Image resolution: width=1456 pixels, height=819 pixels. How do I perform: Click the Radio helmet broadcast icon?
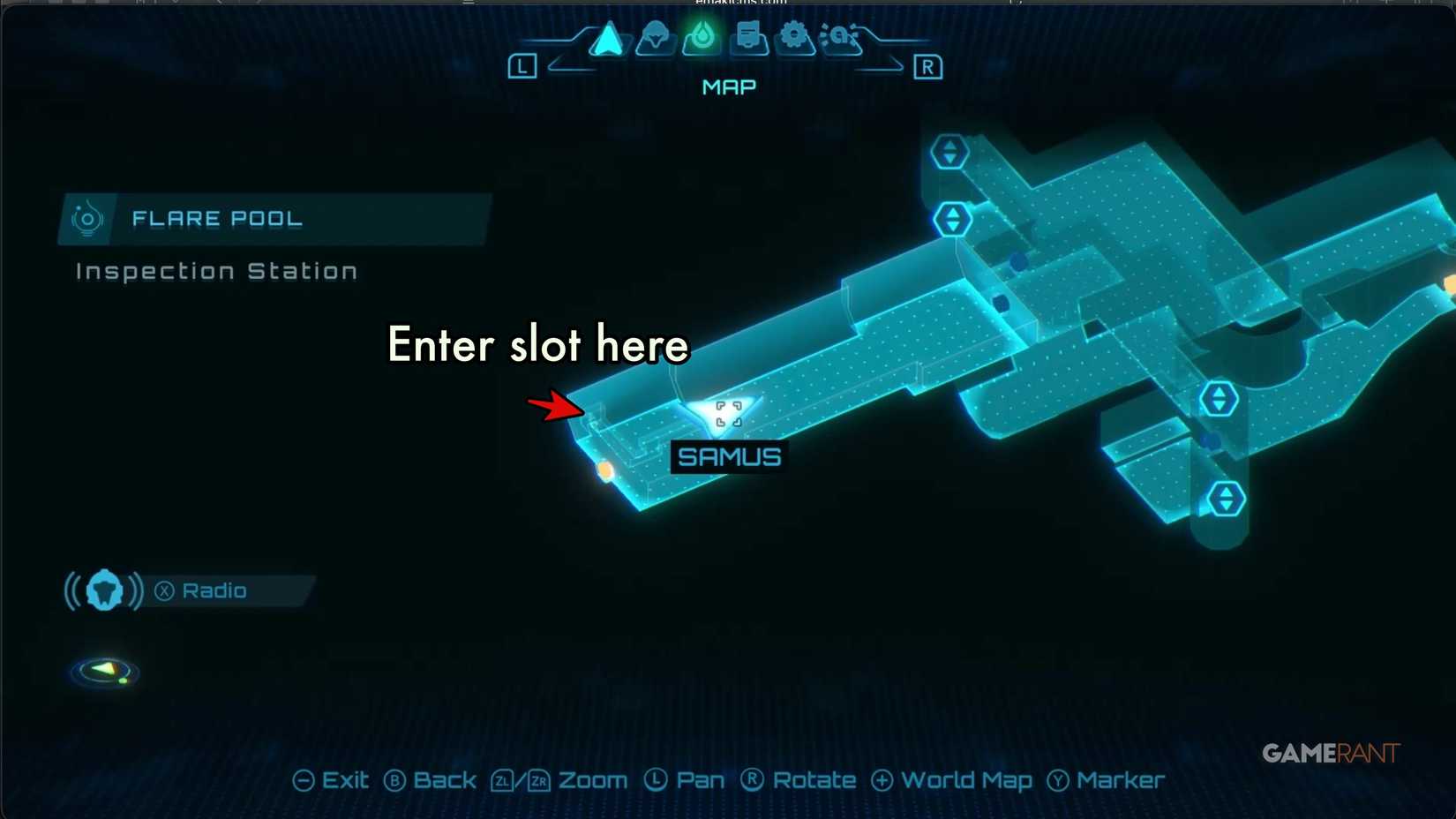[x=103, y=590]
